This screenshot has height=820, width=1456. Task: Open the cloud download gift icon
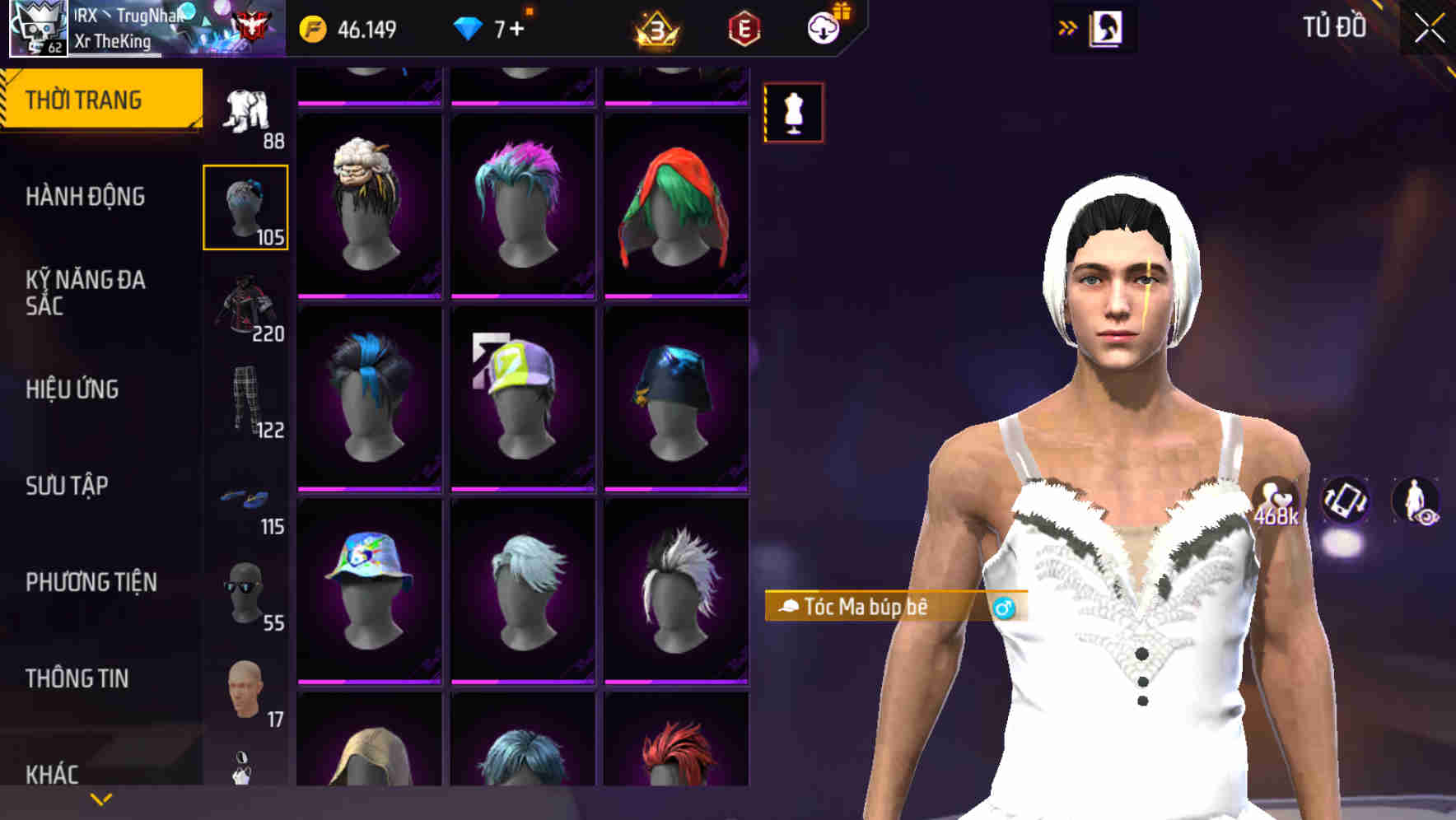click(823, 27)
